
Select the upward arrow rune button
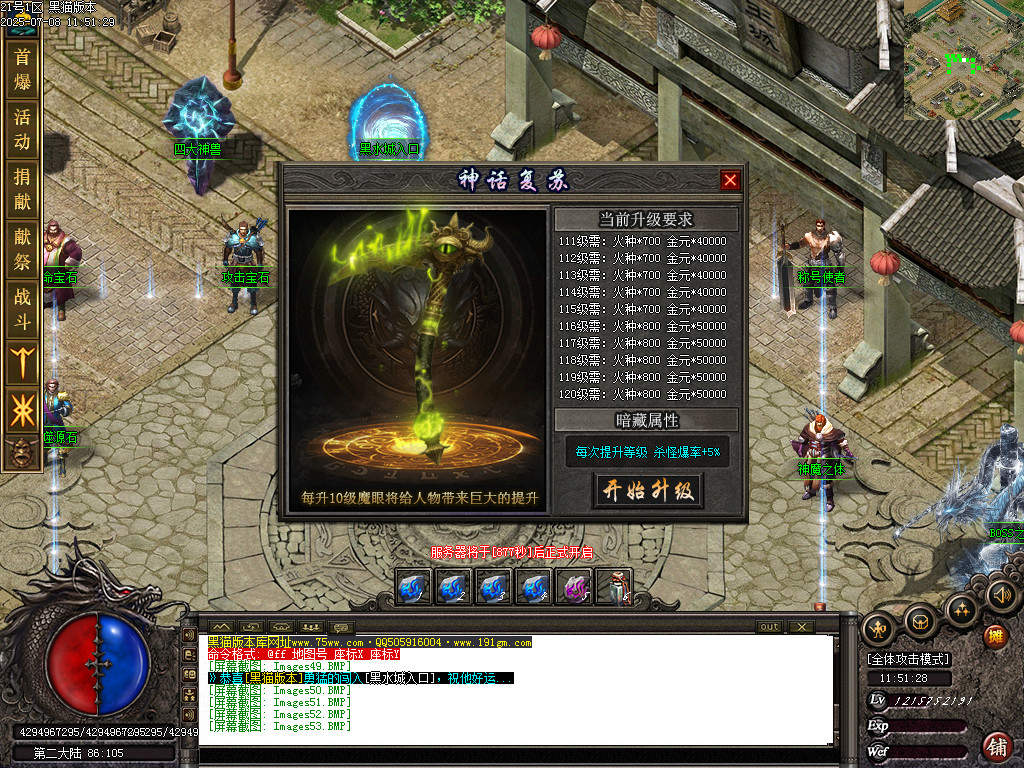click(x=22, y=361)
